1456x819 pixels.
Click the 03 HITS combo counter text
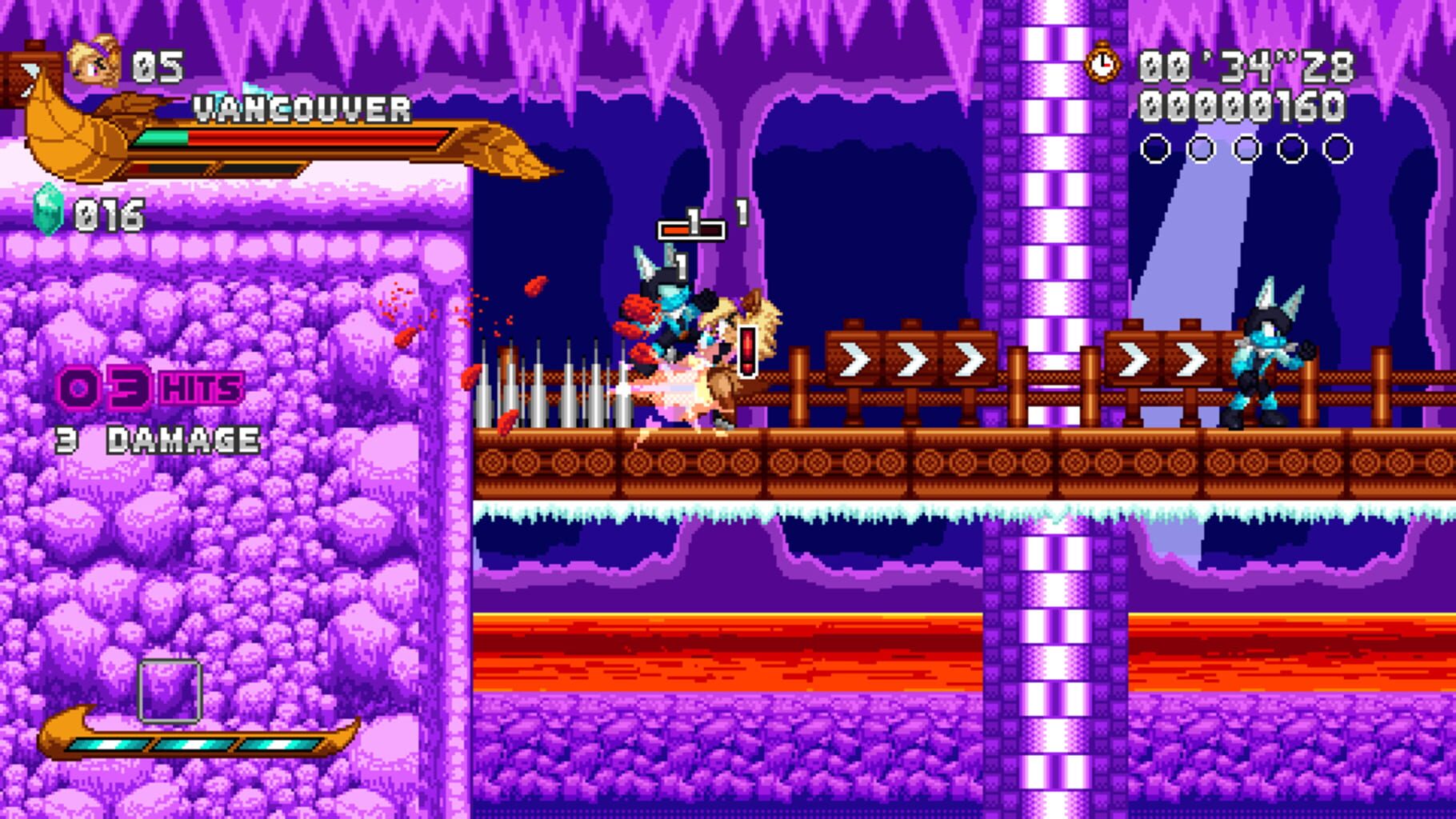click(x=148, y=387)
